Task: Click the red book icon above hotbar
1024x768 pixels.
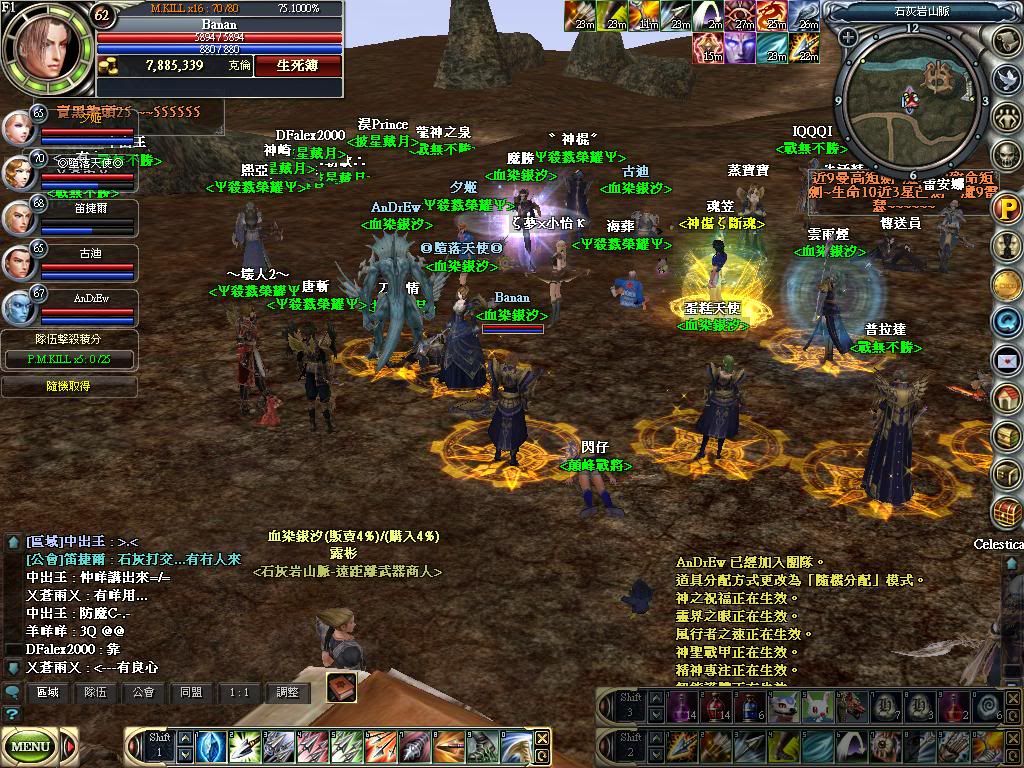Action: (x=341, y=688)
